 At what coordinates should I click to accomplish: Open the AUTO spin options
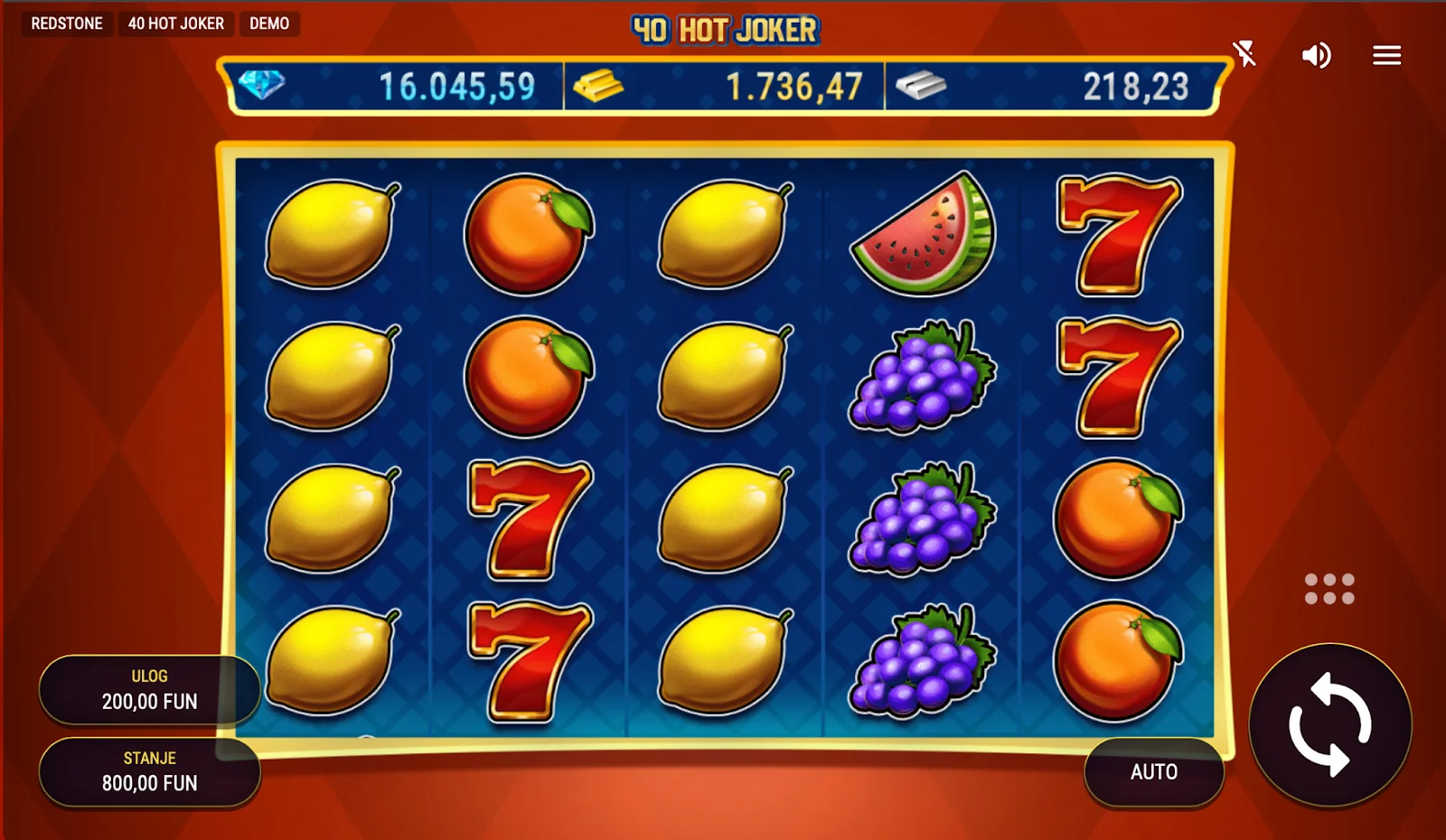tap(1153, 772)
